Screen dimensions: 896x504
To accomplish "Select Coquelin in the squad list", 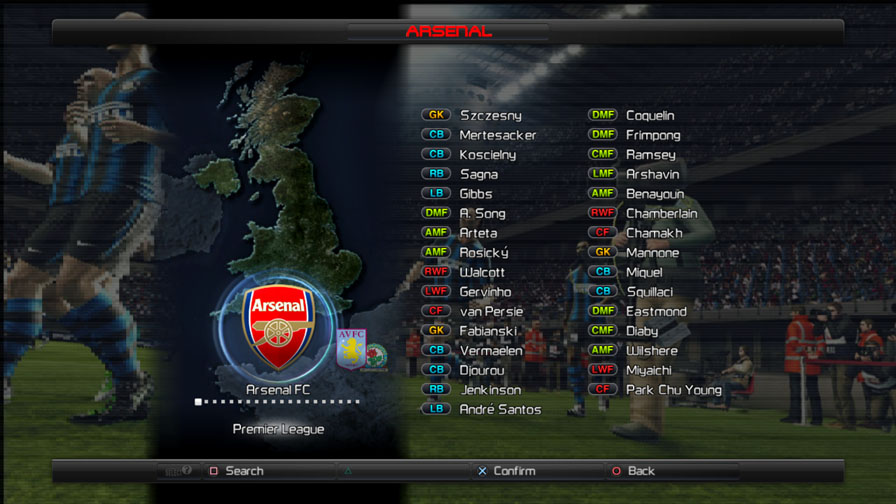I will (x=650, y=116).
